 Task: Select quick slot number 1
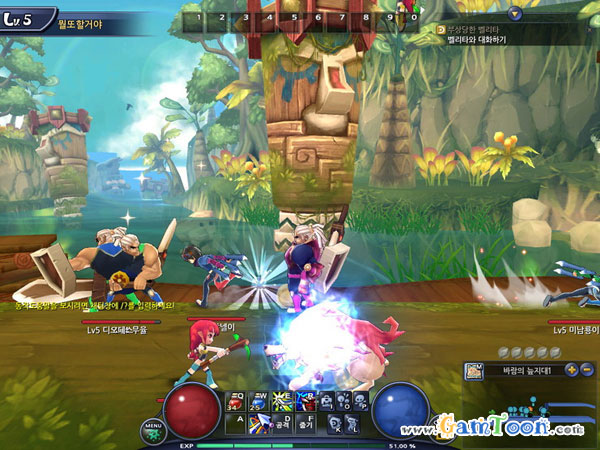(x=199, y=17)
